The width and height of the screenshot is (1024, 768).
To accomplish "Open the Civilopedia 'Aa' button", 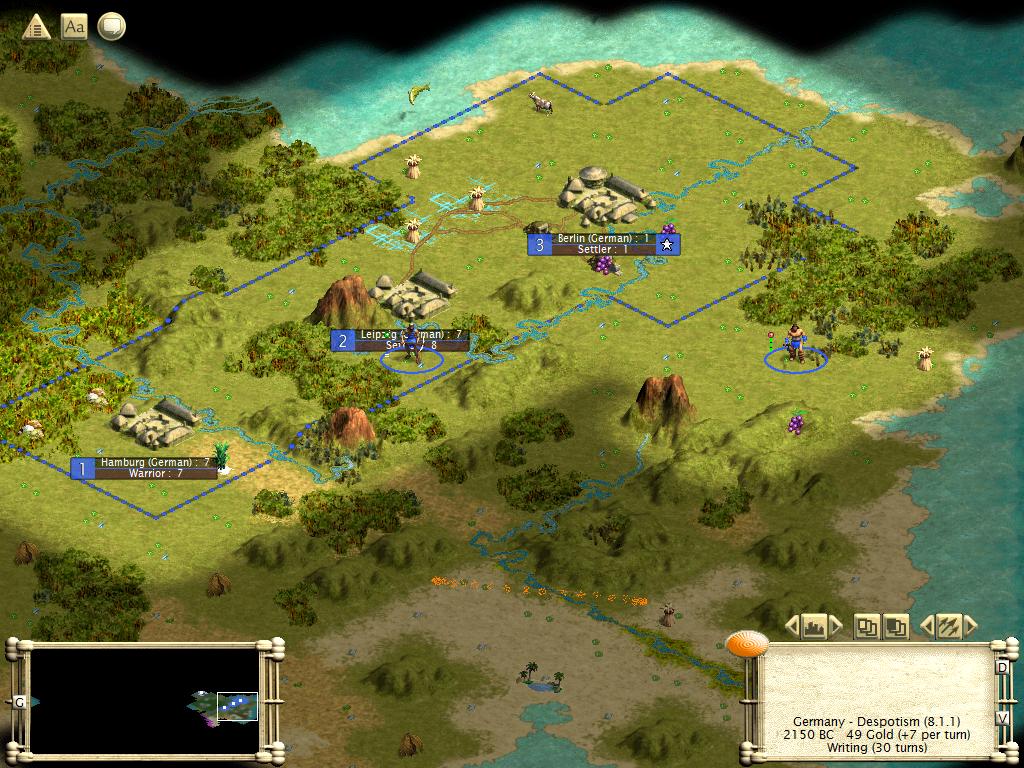I will (x=74, y=27).
